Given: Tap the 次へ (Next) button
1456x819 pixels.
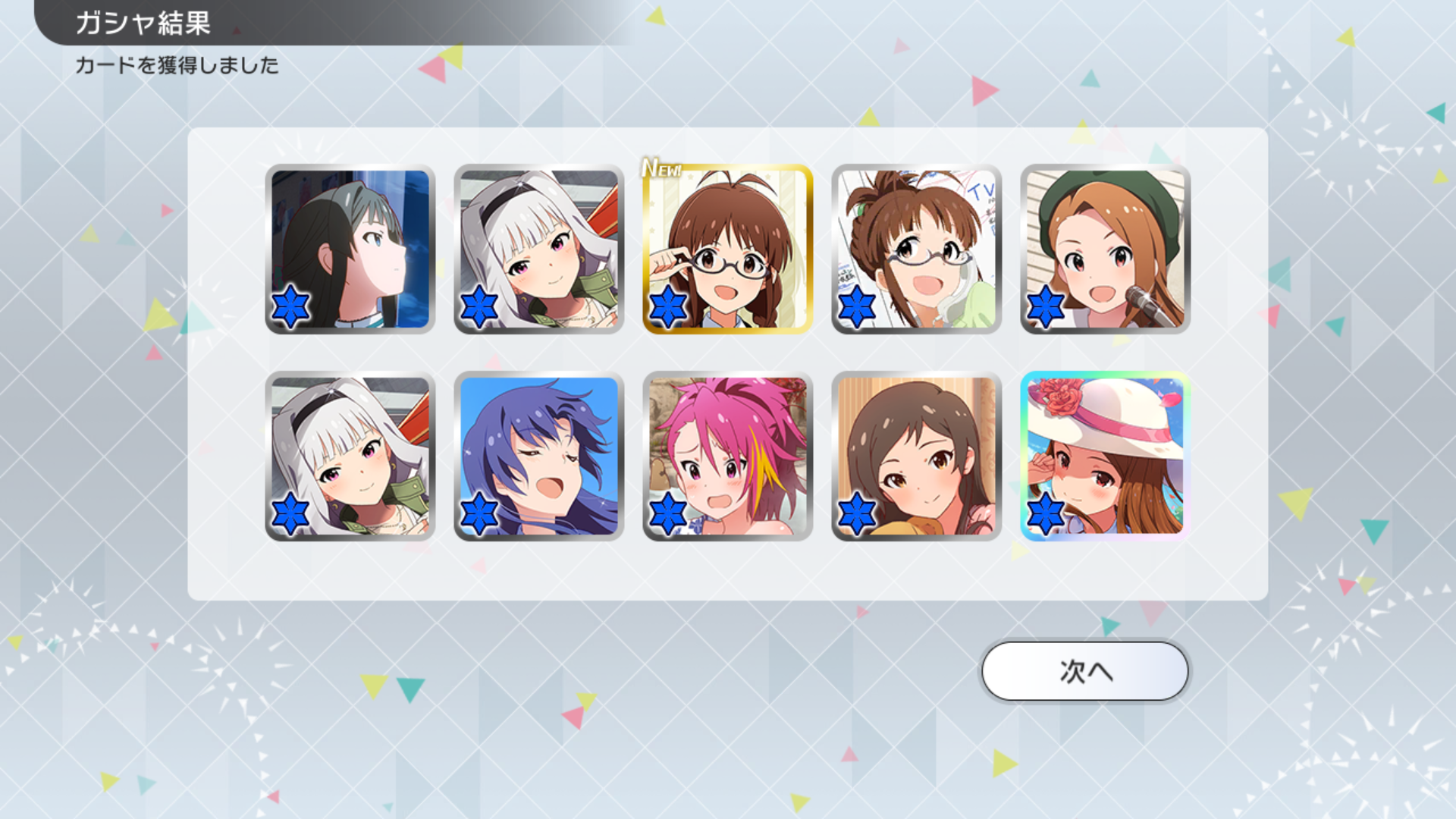Looking at the screenshot, I should [x=1084, y=671].
